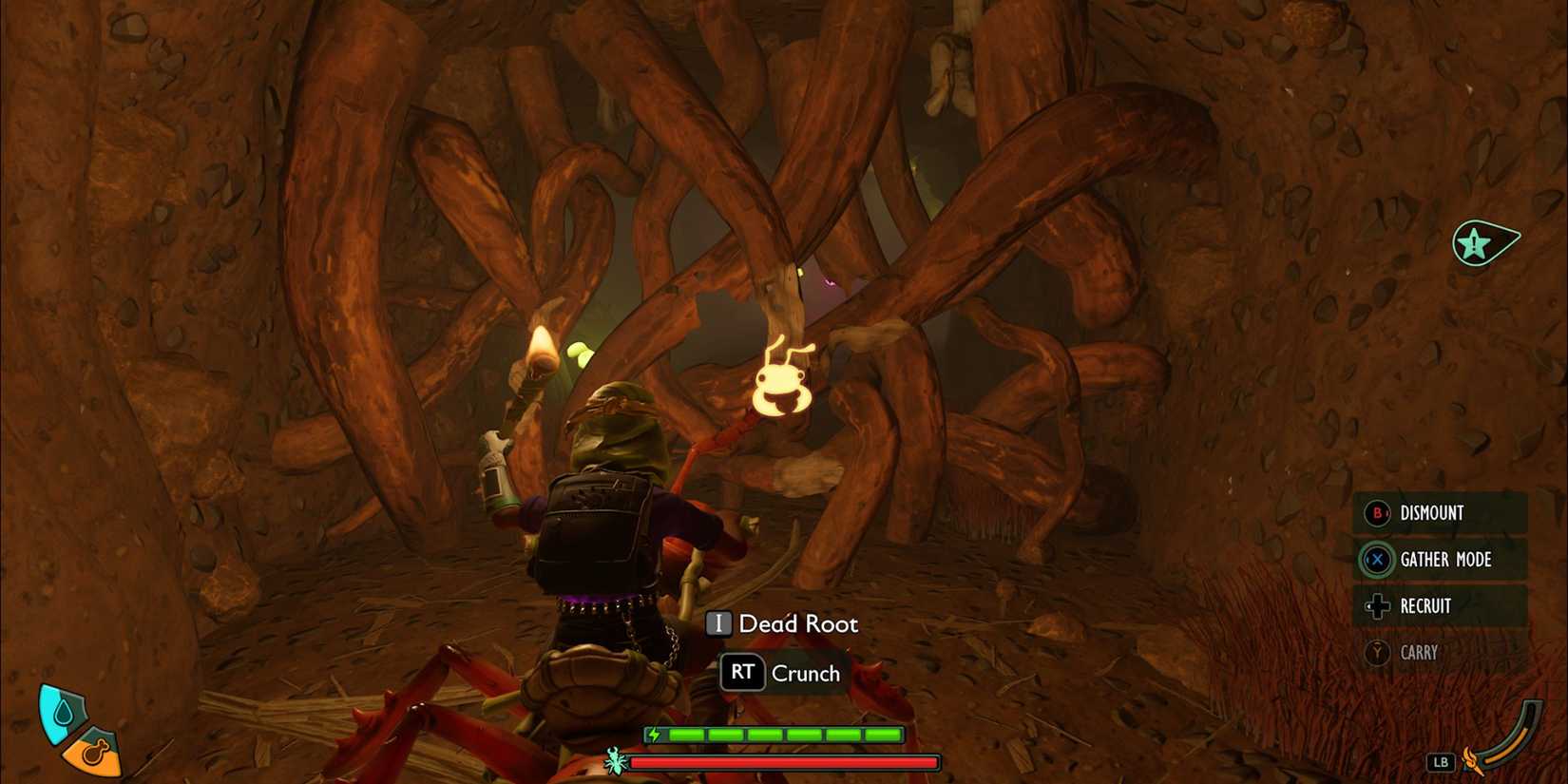The image size is (1568, 784).
Task: Click the red mount health bar
Action: point(784,764)
